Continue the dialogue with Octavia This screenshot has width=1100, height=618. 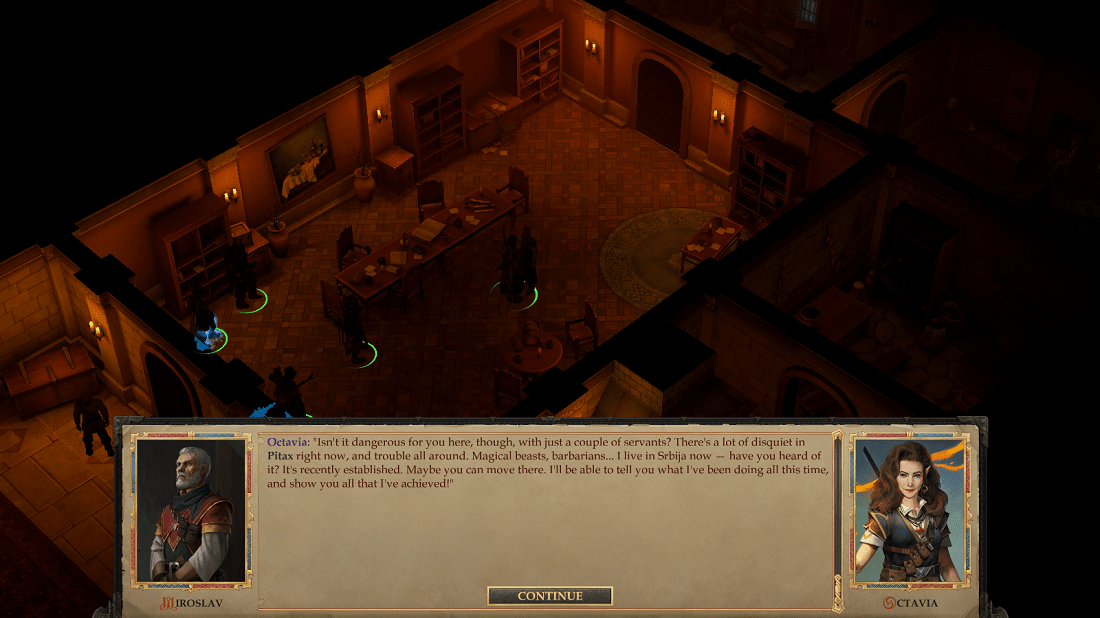(x=550, y=596)
